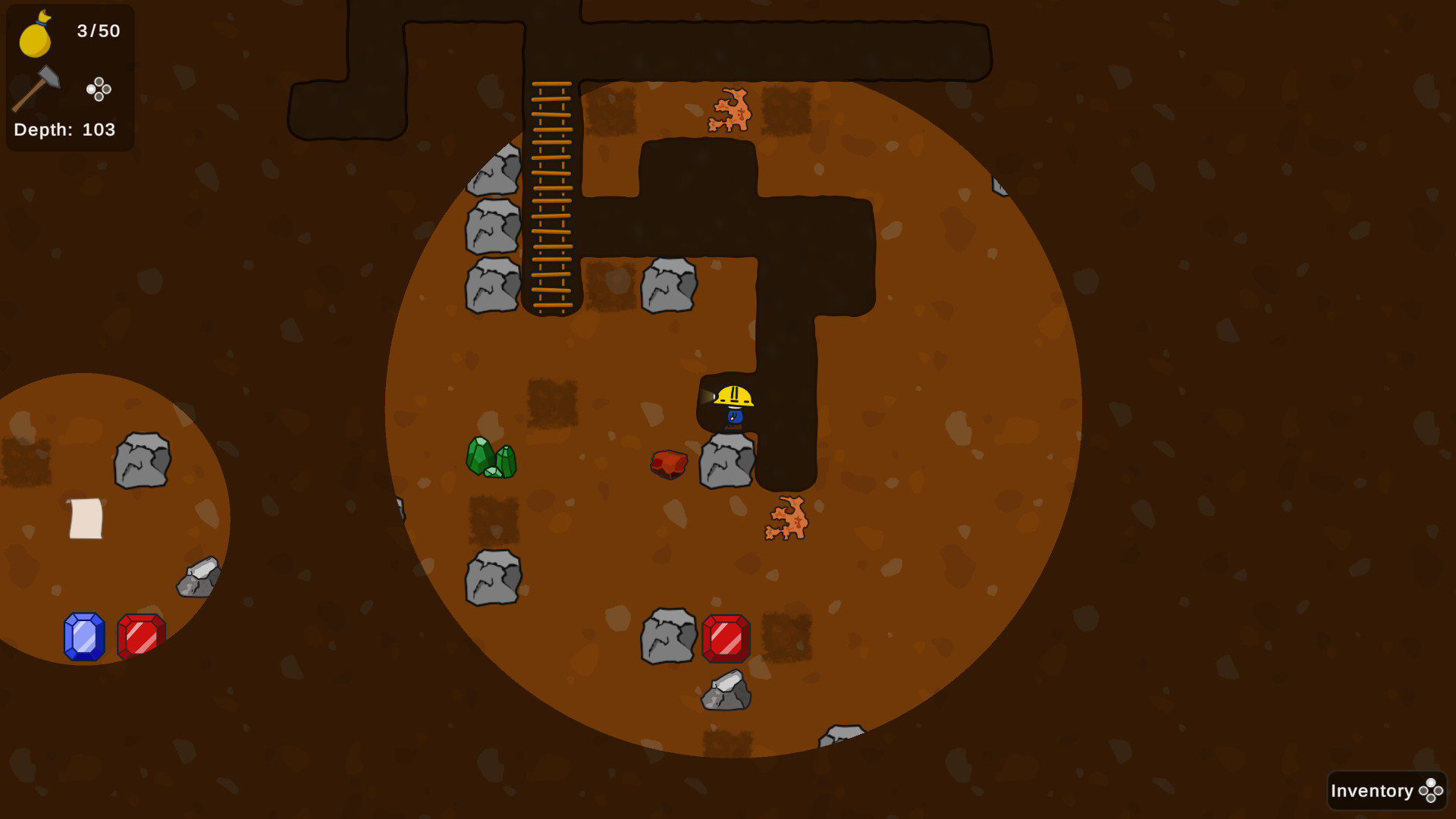Select the green emerald cluster in the cavern
The height and width of the screenshot is (819, 1456).
(x=492, y=457)
